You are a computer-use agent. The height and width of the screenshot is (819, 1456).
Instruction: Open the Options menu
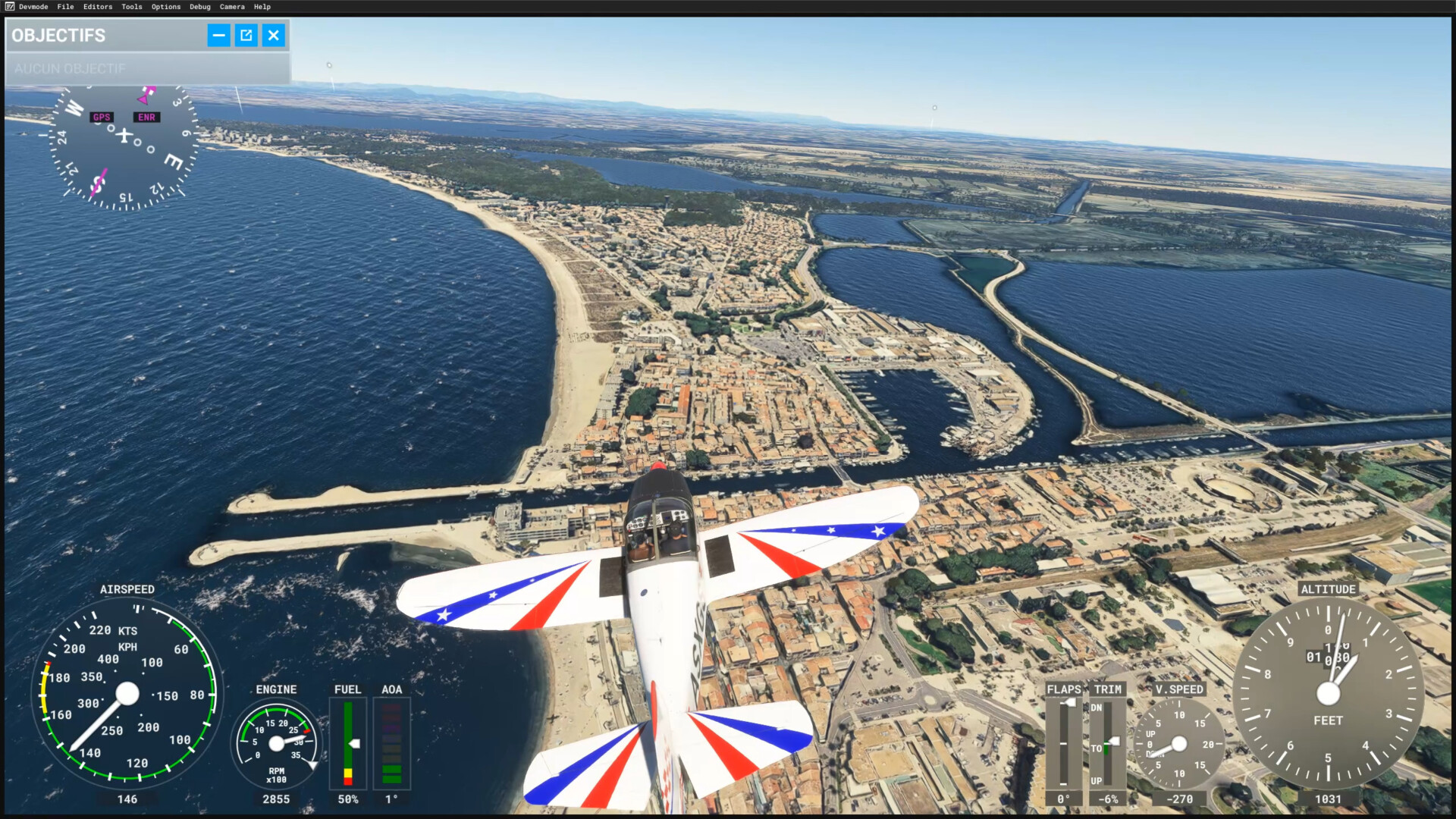point(166,7)
